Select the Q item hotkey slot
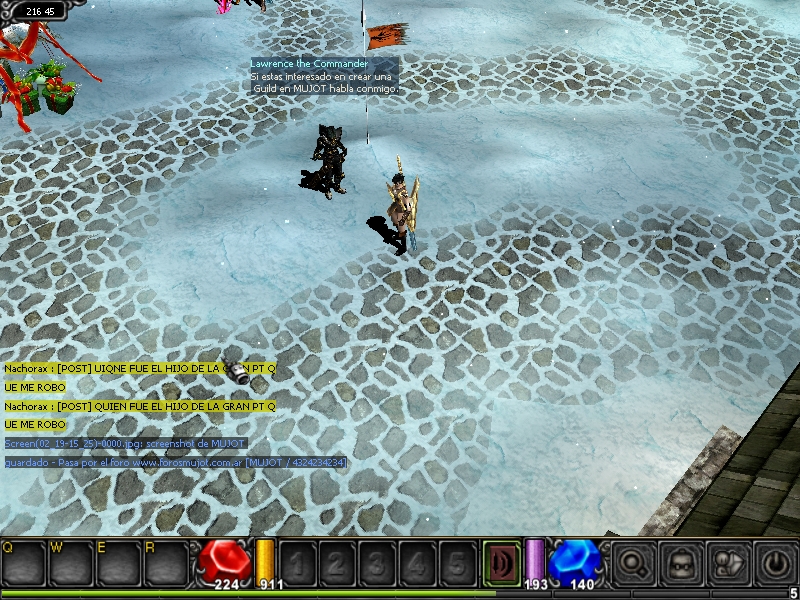Viewport: 800px width, 600px height. point(24,564)
